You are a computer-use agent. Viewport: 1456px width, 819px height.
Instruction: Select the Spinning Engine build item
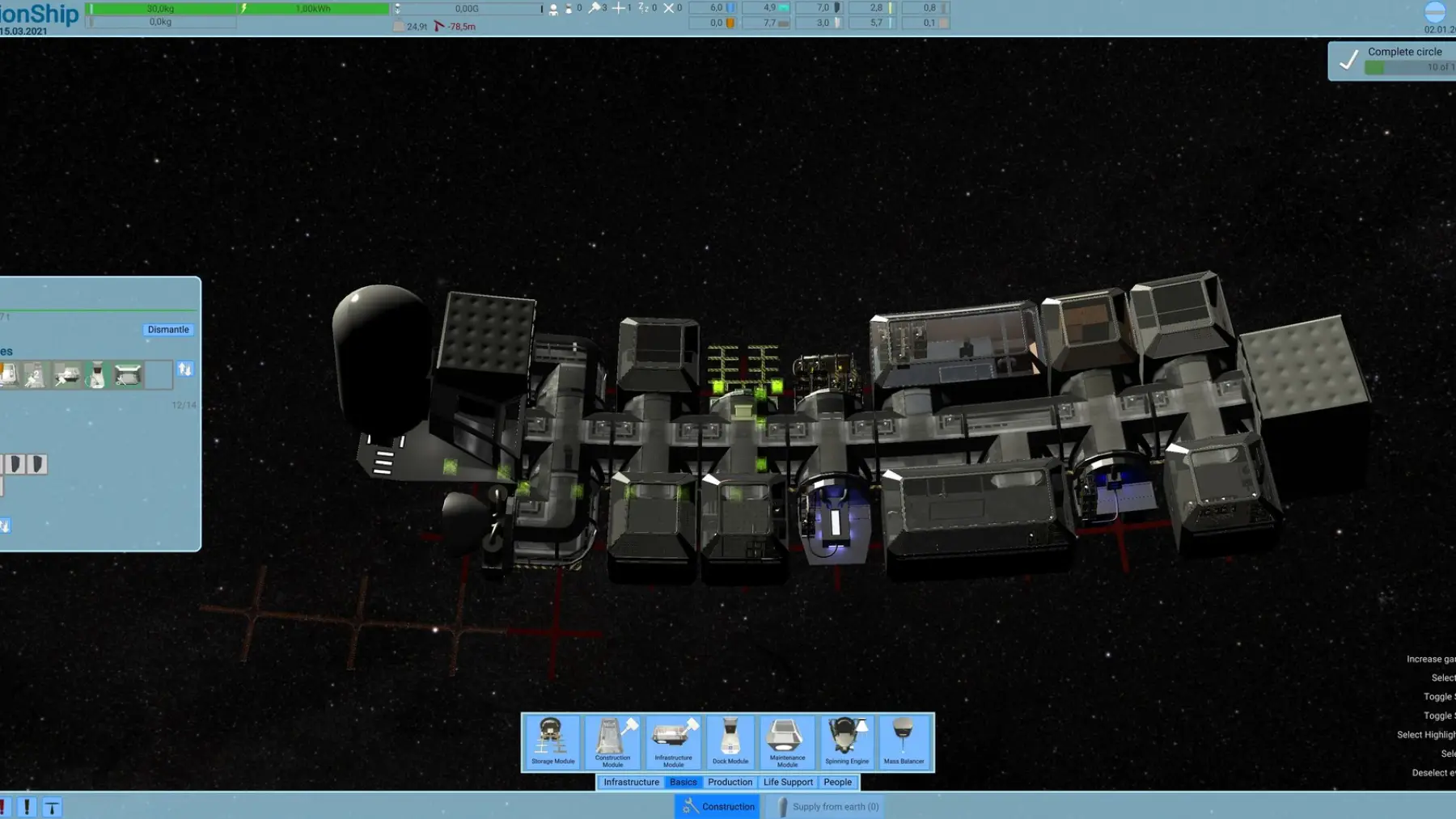coord(846,741)
